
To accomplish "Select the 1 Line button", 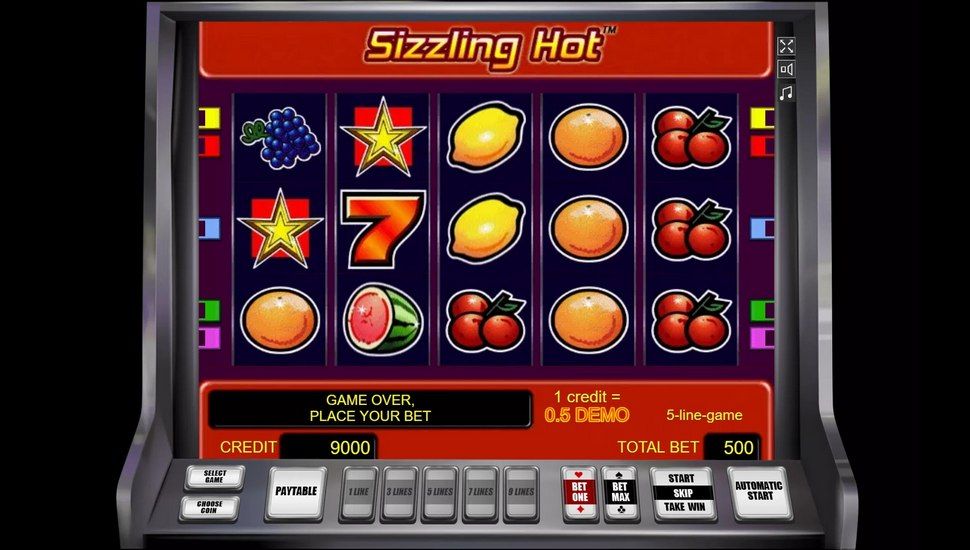I will [357, 492].
